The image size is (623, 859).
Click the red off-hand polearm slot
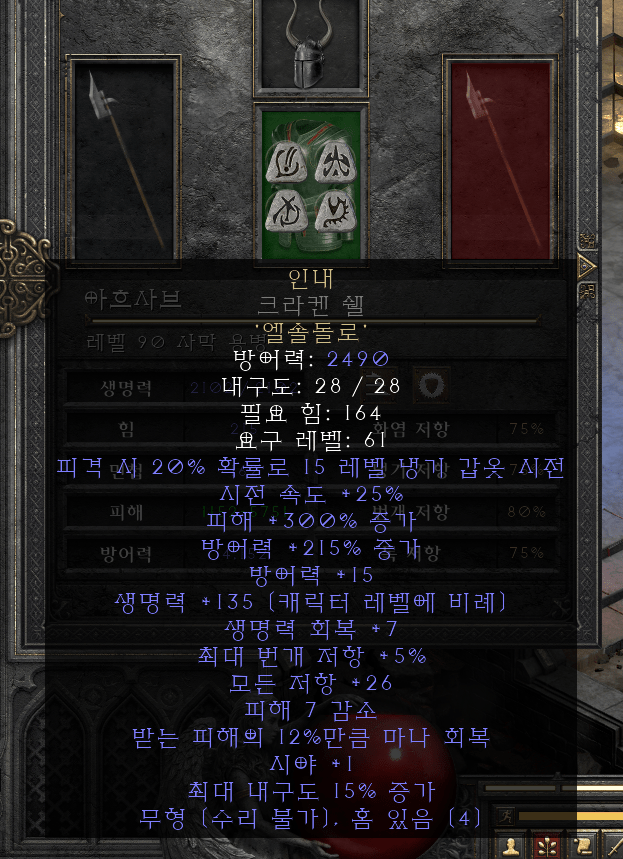(x=499, y=160)
